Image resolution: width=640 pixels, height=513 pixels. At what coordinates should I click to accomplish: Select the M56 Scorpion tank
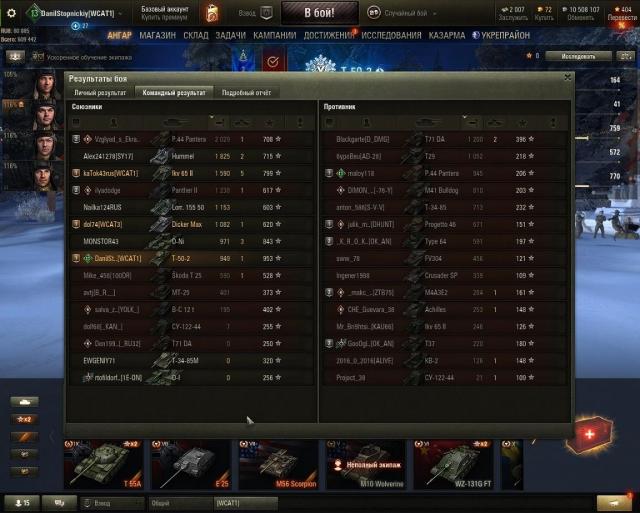(x=278, y=464)
